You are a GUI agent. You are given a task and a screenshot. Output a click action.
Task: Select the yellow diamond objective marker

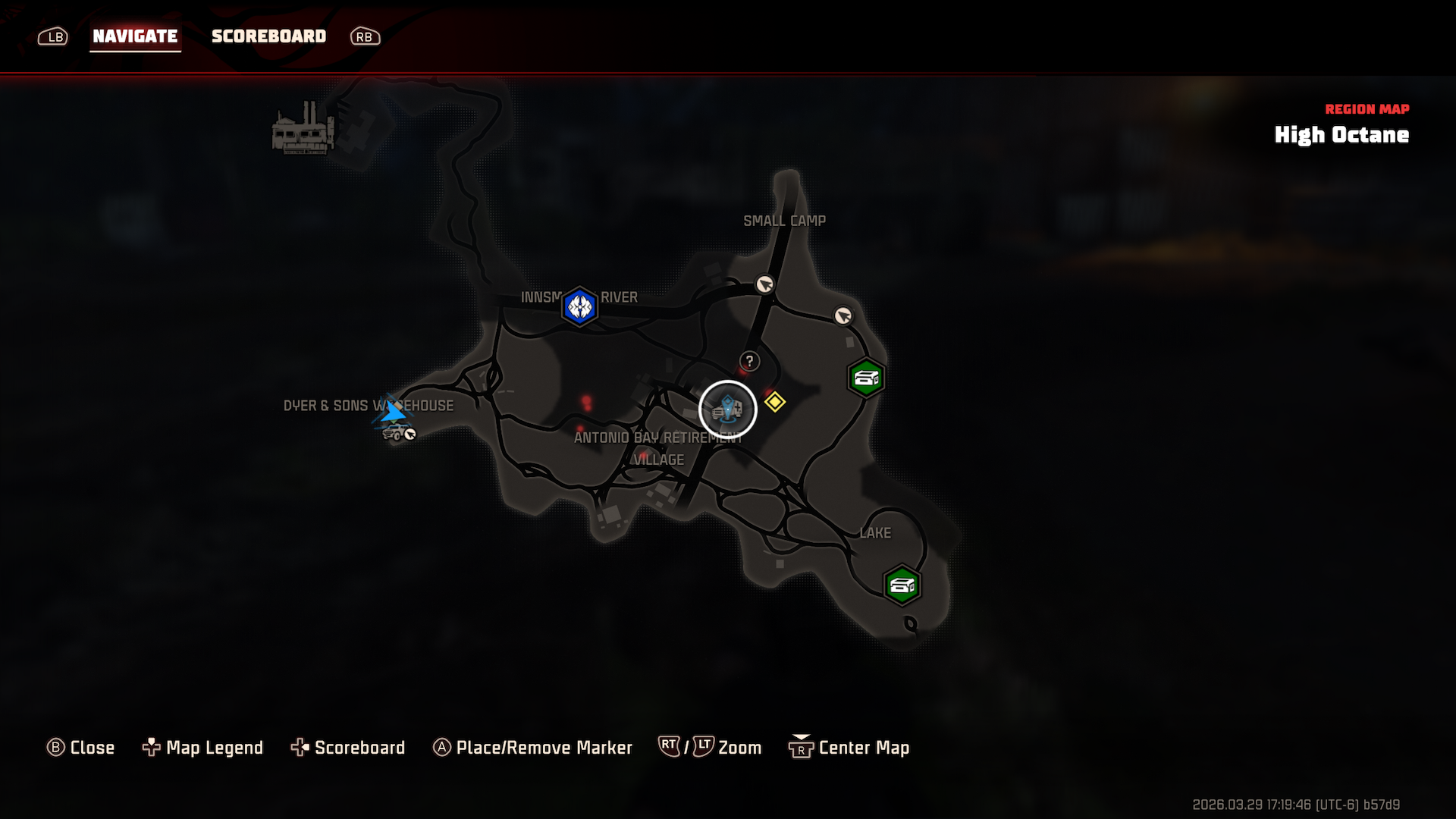click(x=774, y=402)
